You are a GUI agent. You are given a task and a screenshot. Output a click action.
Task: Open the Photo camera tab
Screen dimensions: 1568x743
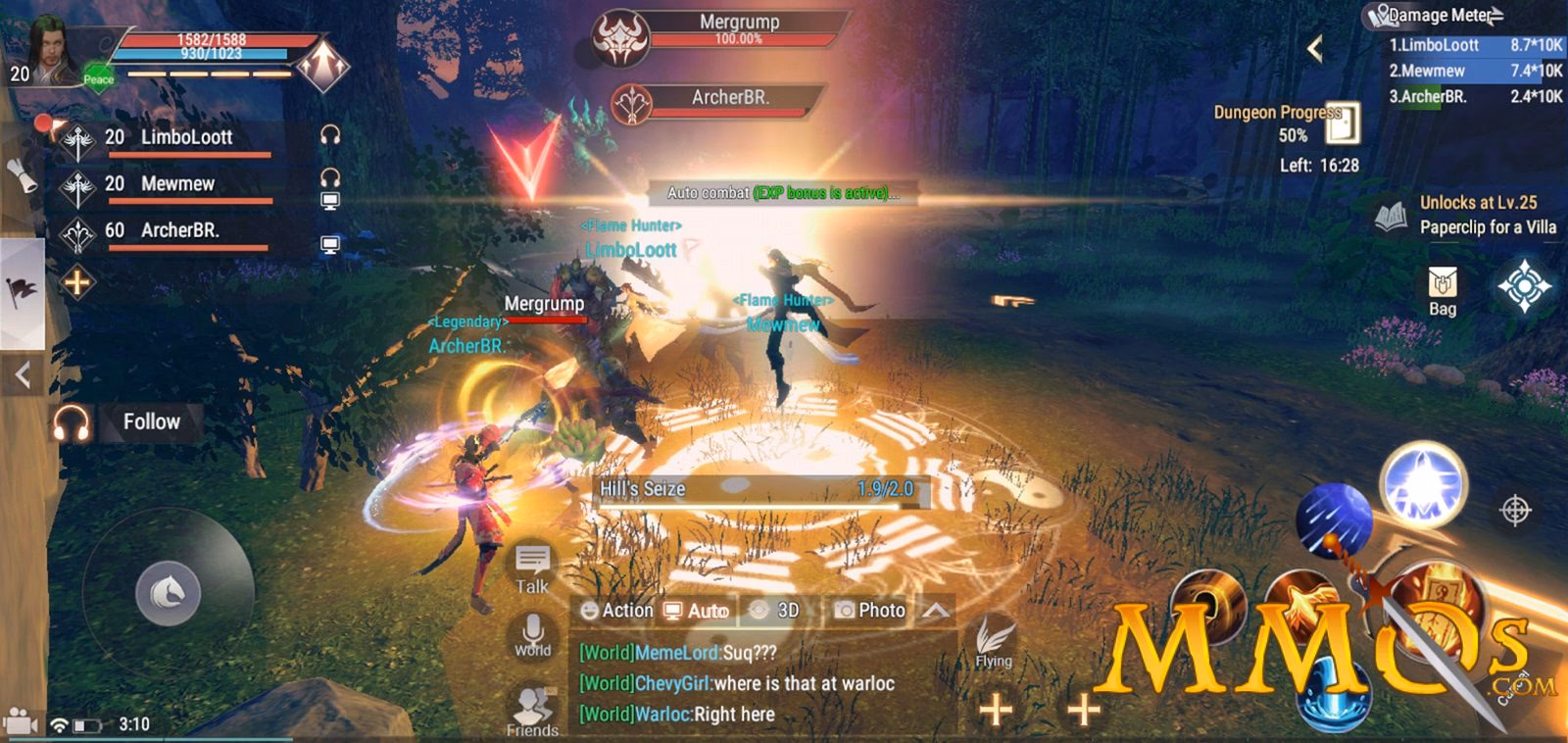[x=871, y=610]
